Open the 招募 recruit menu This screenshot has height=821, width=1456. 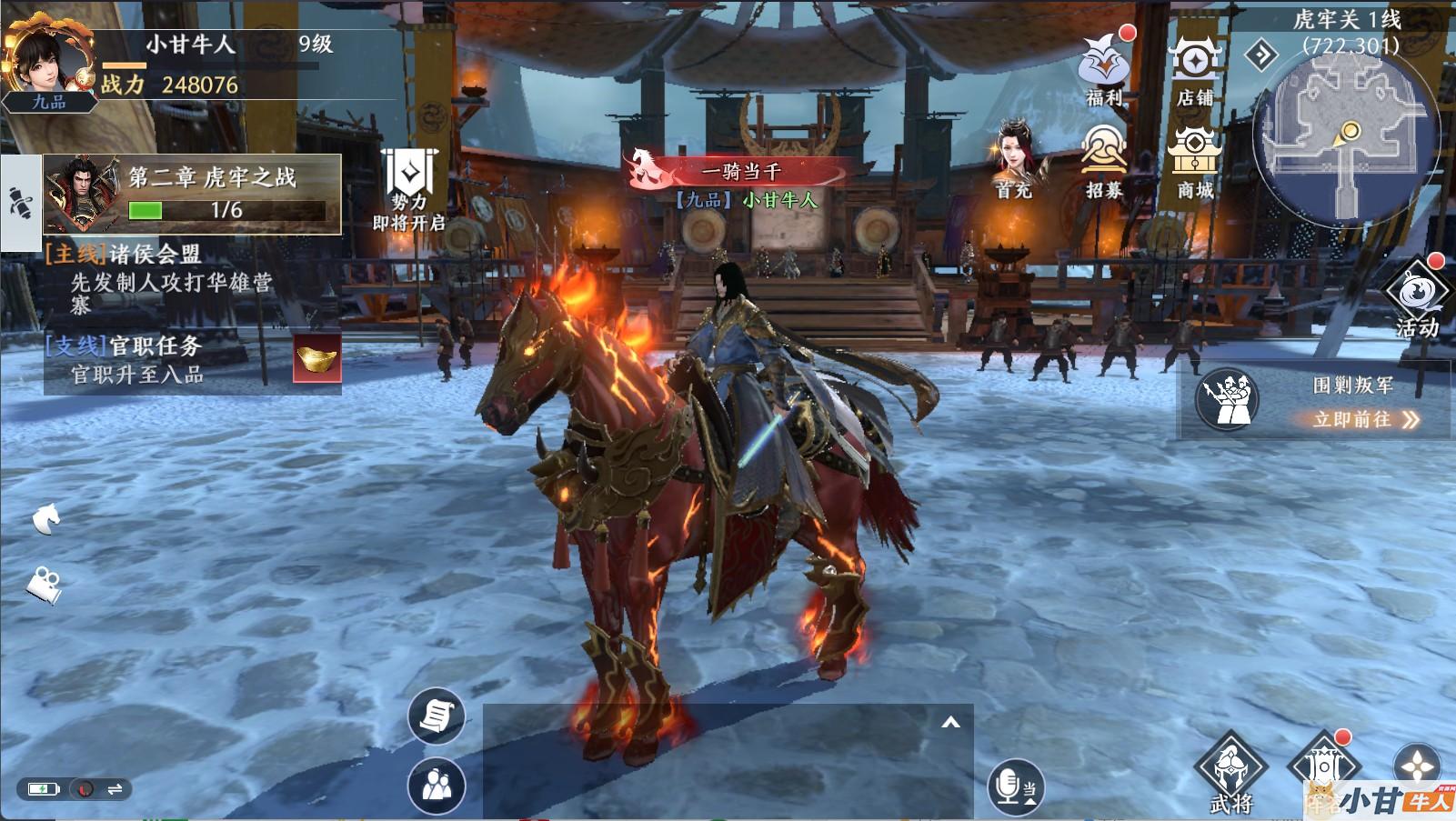click(1104, 160)
